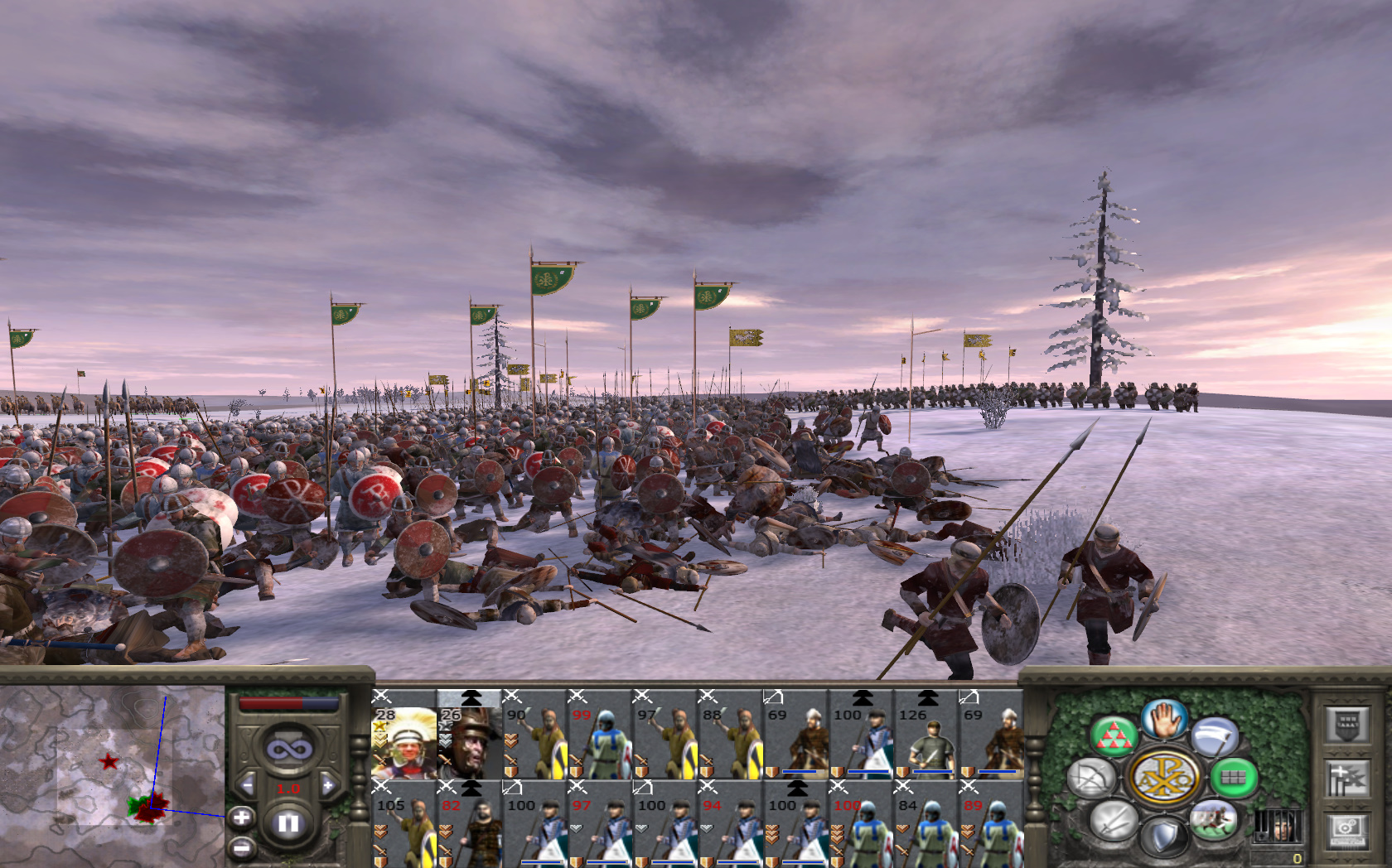Zoom out the battle minimap

[241, 847]
